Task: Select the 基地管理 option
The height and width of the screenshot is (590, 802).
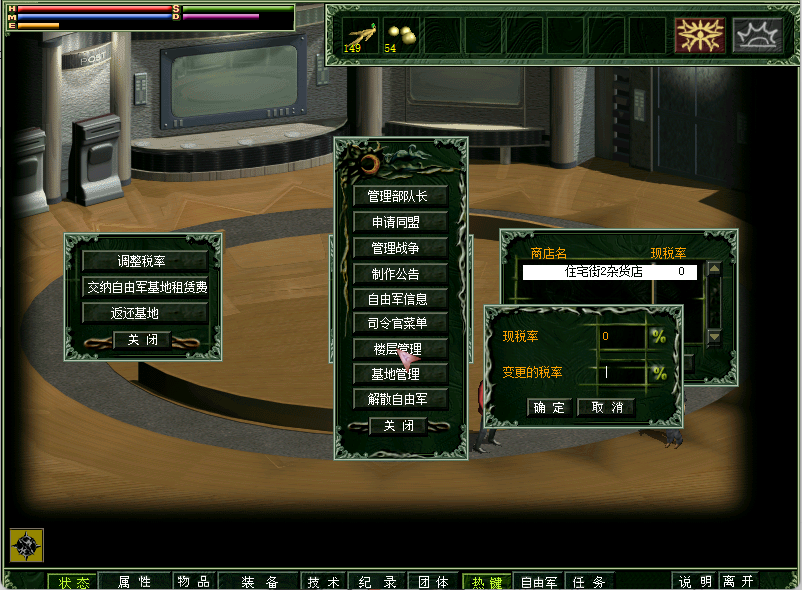Action: point(400,374)
